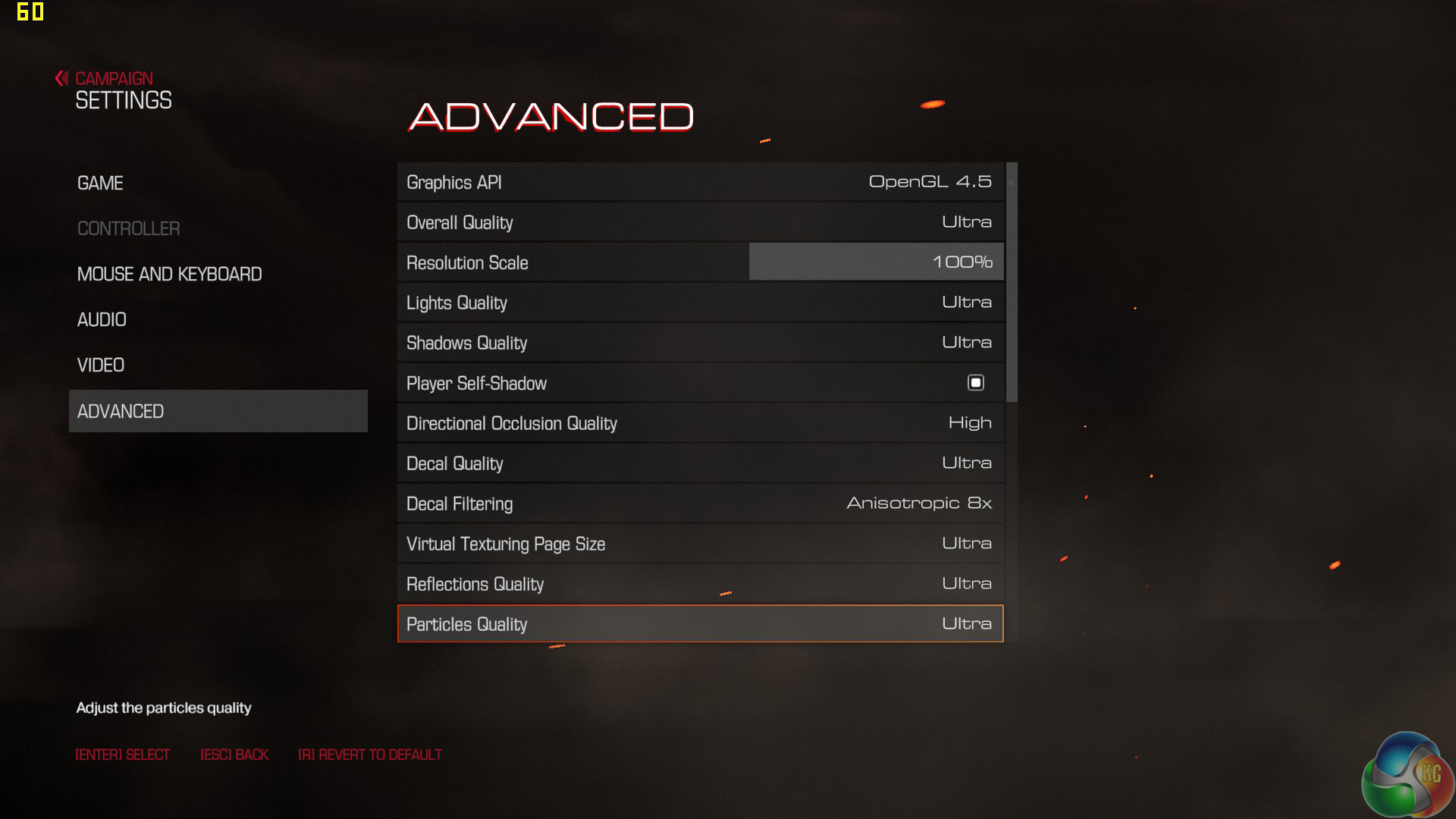1456x819 pixels.
Task: Open the Game settings section
Action: coord(100,184)
